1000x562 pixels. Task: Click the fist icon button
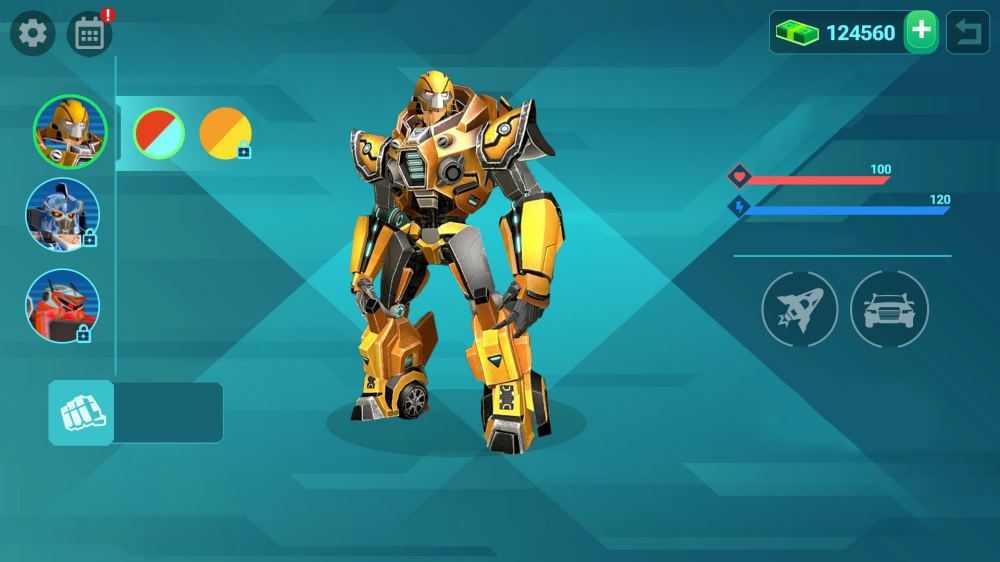82,412
